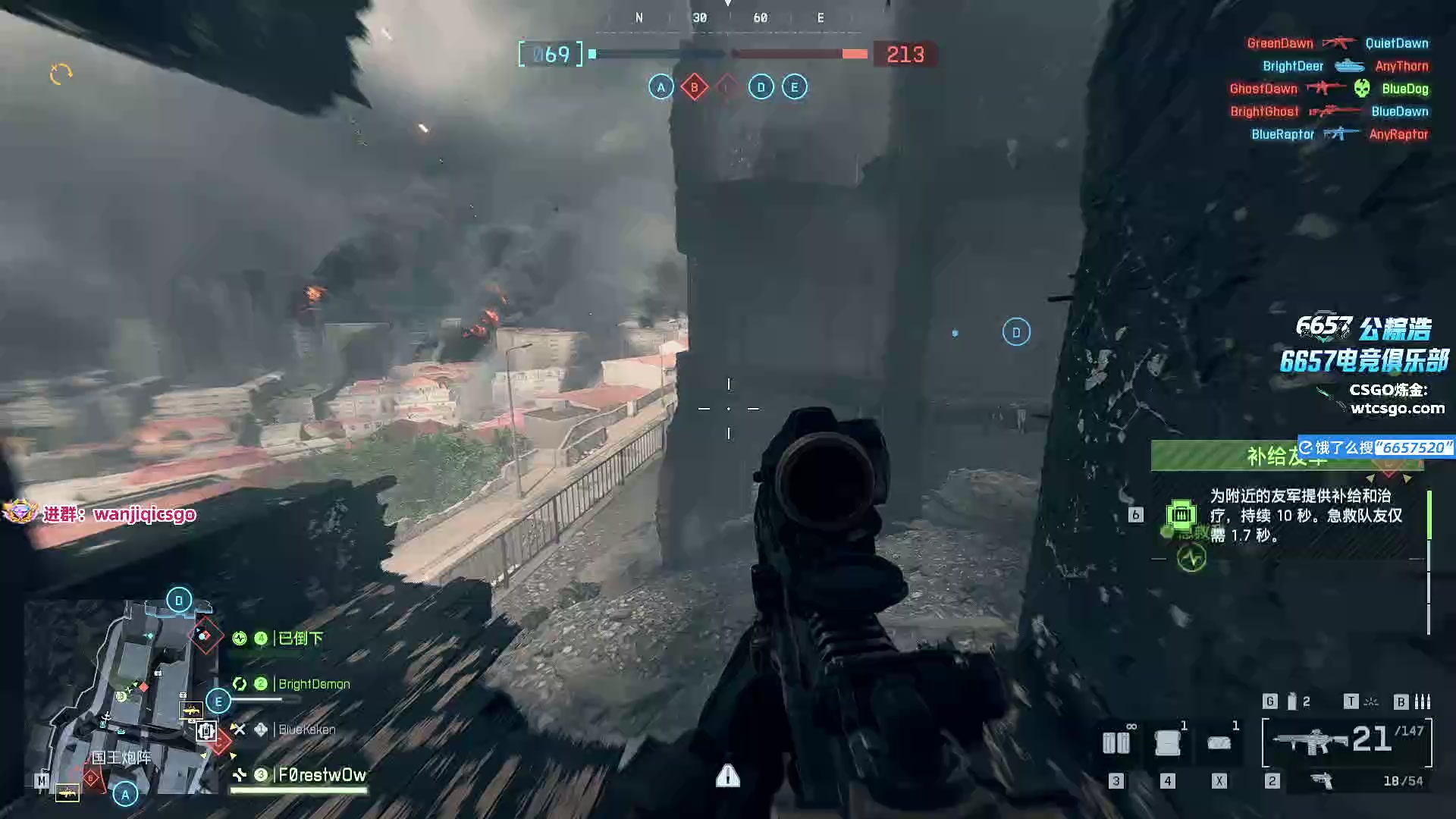This screenshot has height=819, width=1456.
Task: Select squad member BlueKaken in the squad list
Action: (x=306, y=730)
